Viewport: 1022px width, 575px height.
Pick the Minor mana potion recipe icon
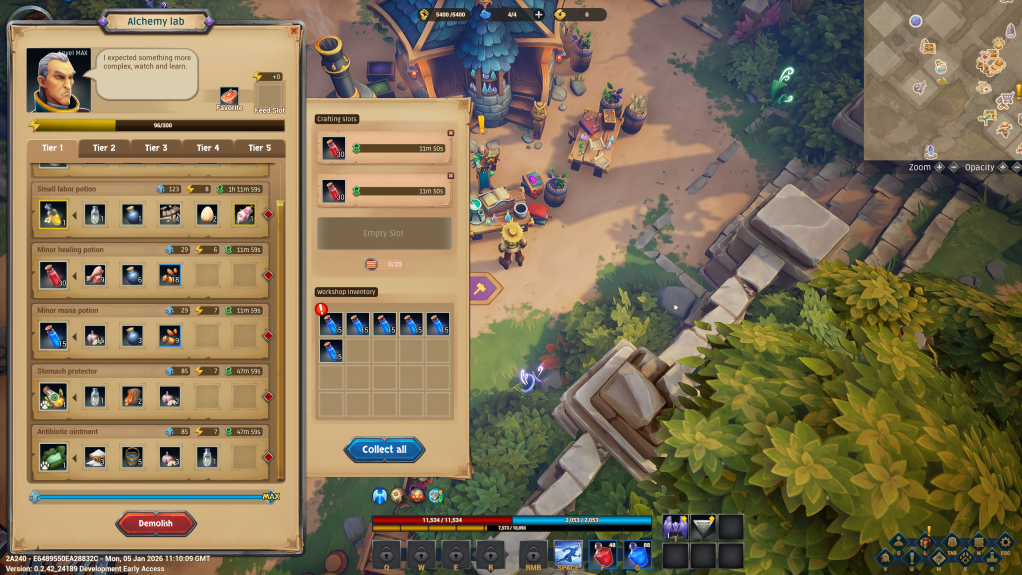click(x=52, y=336)
